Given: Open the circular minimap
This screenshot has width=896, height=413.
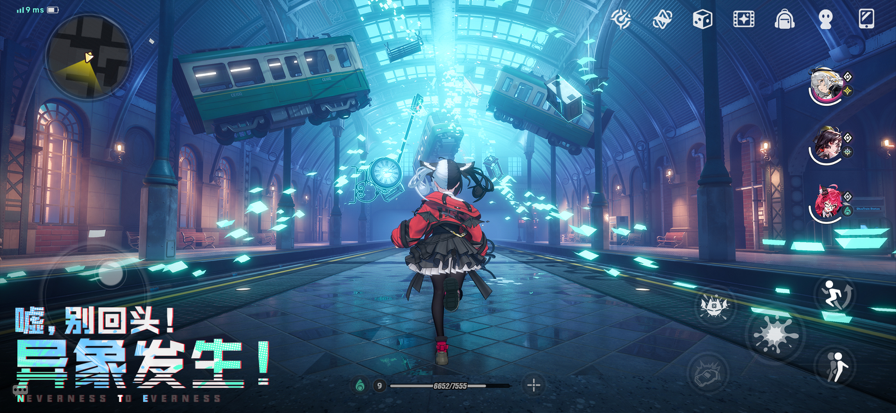Looking at the screenshot, I should pyautogui.click(x=88, y=56).
